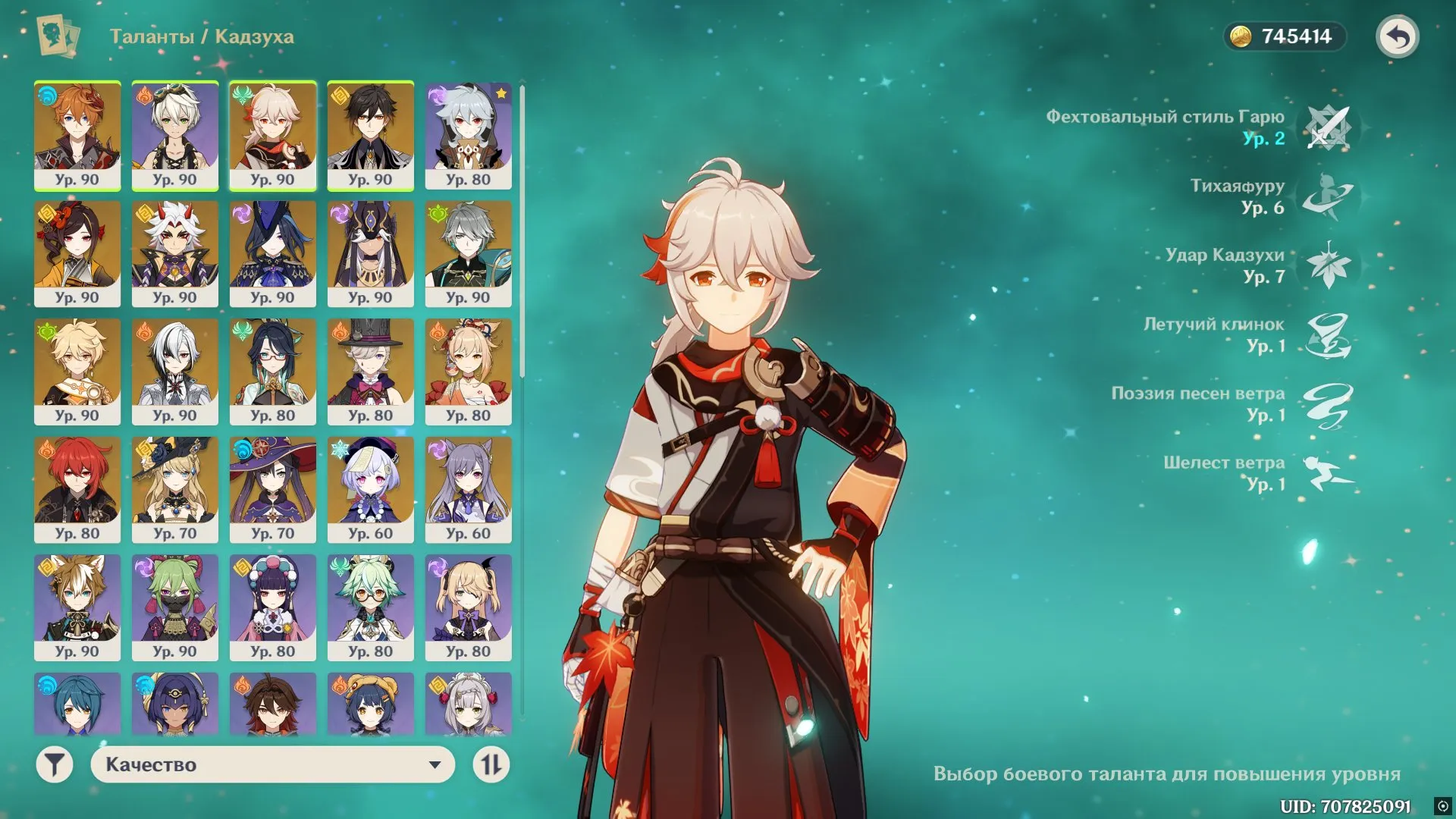Toggle the sort order arrows
This screenshot has width=1456, height=819.
[491, 764]
